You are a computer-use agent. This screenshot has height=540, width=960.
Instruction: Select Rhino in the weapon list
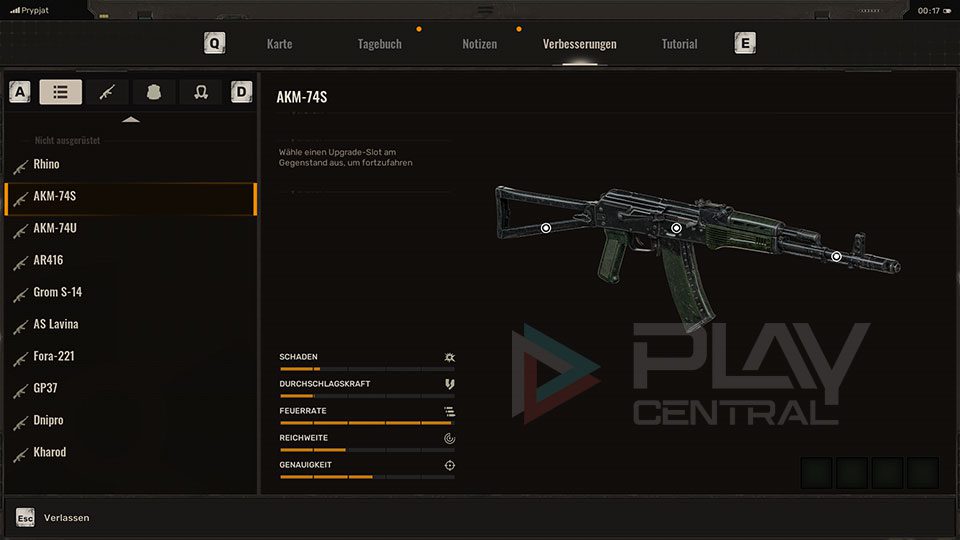[x=46, y=164]
